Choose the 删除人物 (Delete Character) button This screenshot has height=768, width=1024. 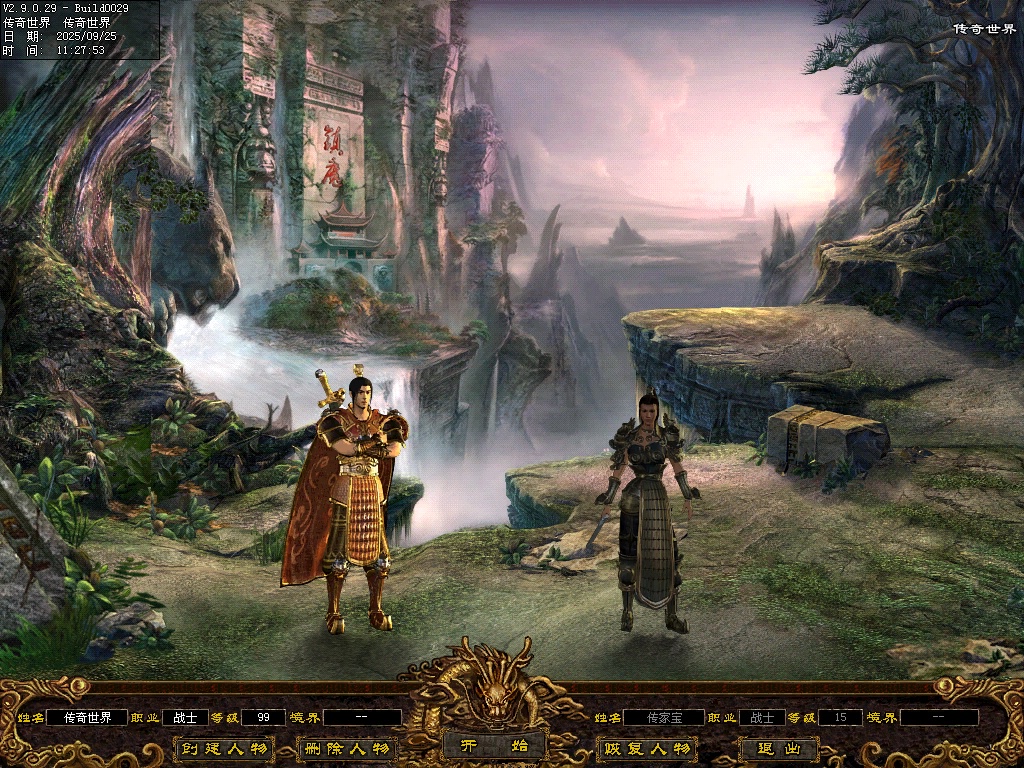pos(348,748)
